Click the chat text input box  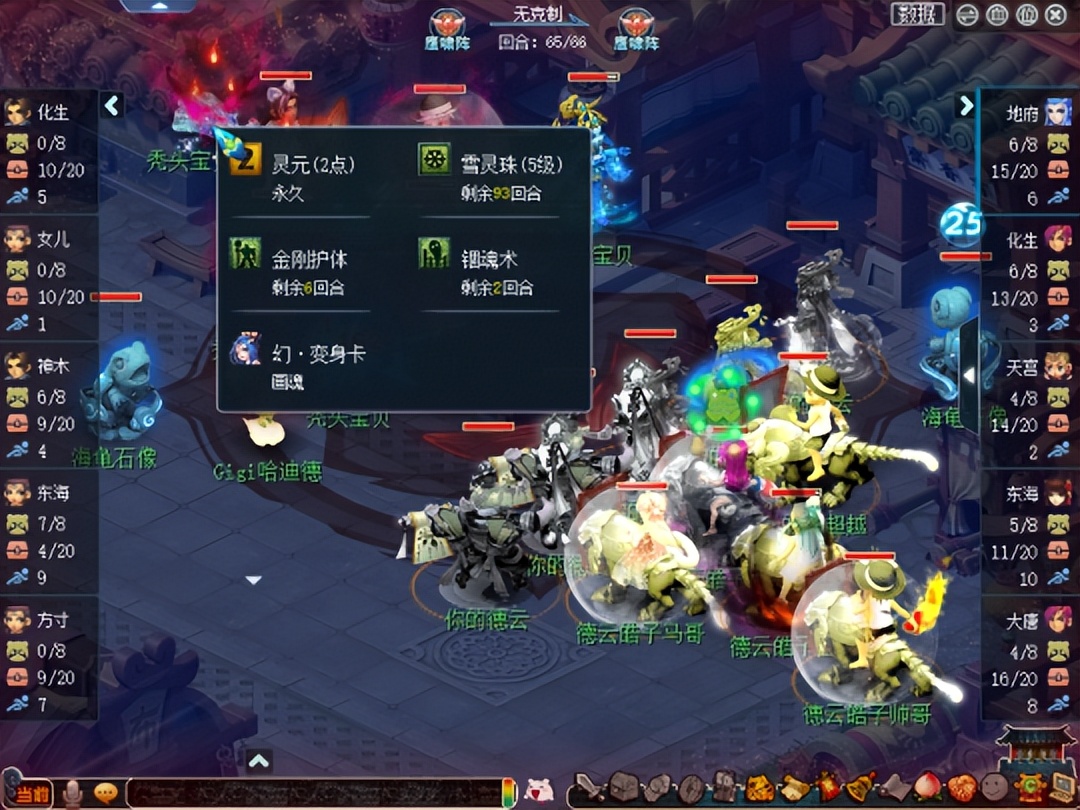pyautogui.click(x=310, y=792)
